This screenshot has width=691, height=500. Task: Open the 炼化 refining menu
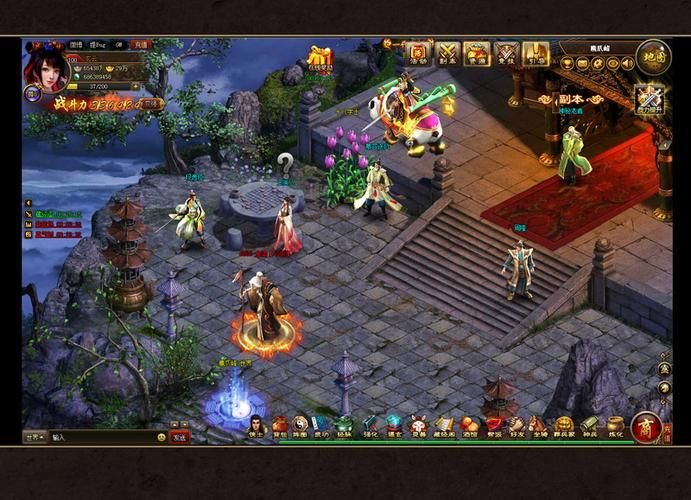(615, 426)
